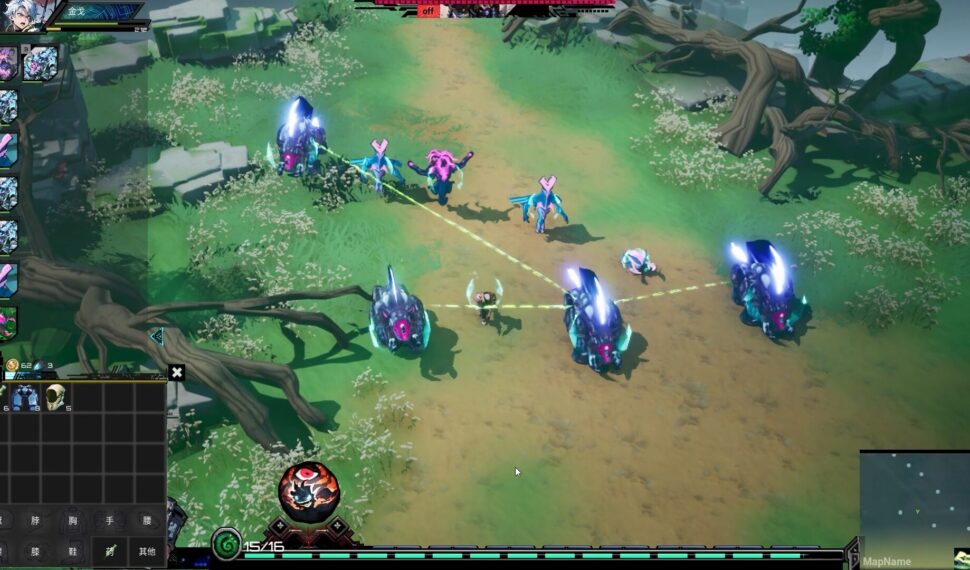The width and height of the screenshot is (970, 570).
Task: Click the green swirl energy icon
Action: coord(226,544)
